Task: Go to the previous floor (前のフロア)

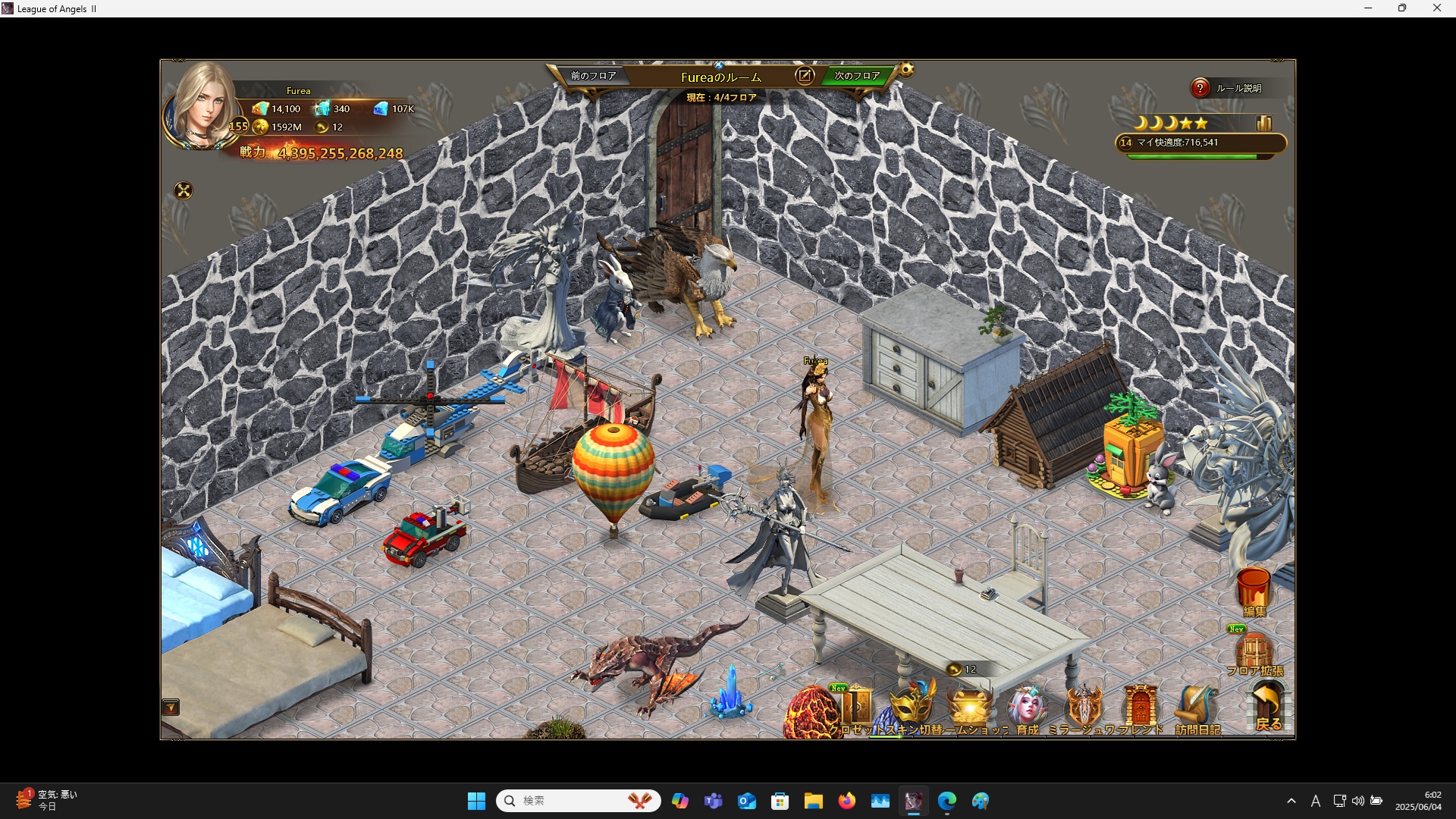Action: coord(592,76)
